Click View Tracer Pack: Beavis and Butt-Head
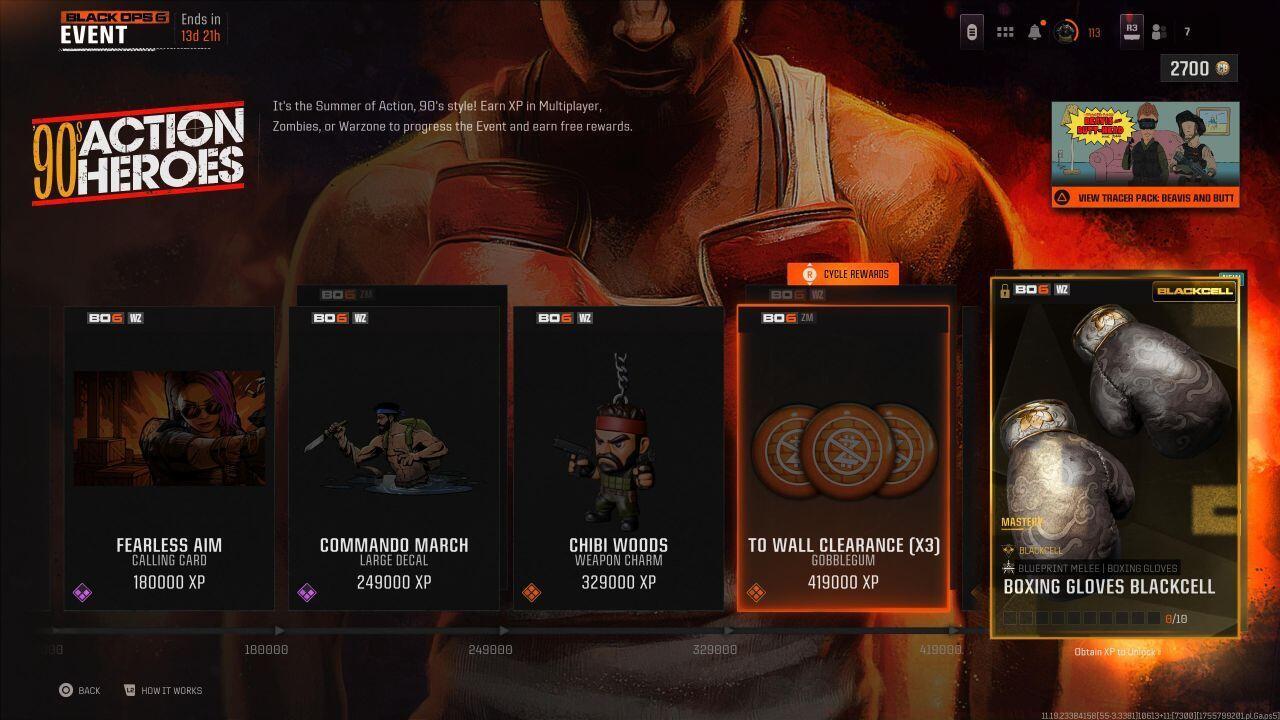Viewport: 1280px width, 720px height. [1143, 198]
